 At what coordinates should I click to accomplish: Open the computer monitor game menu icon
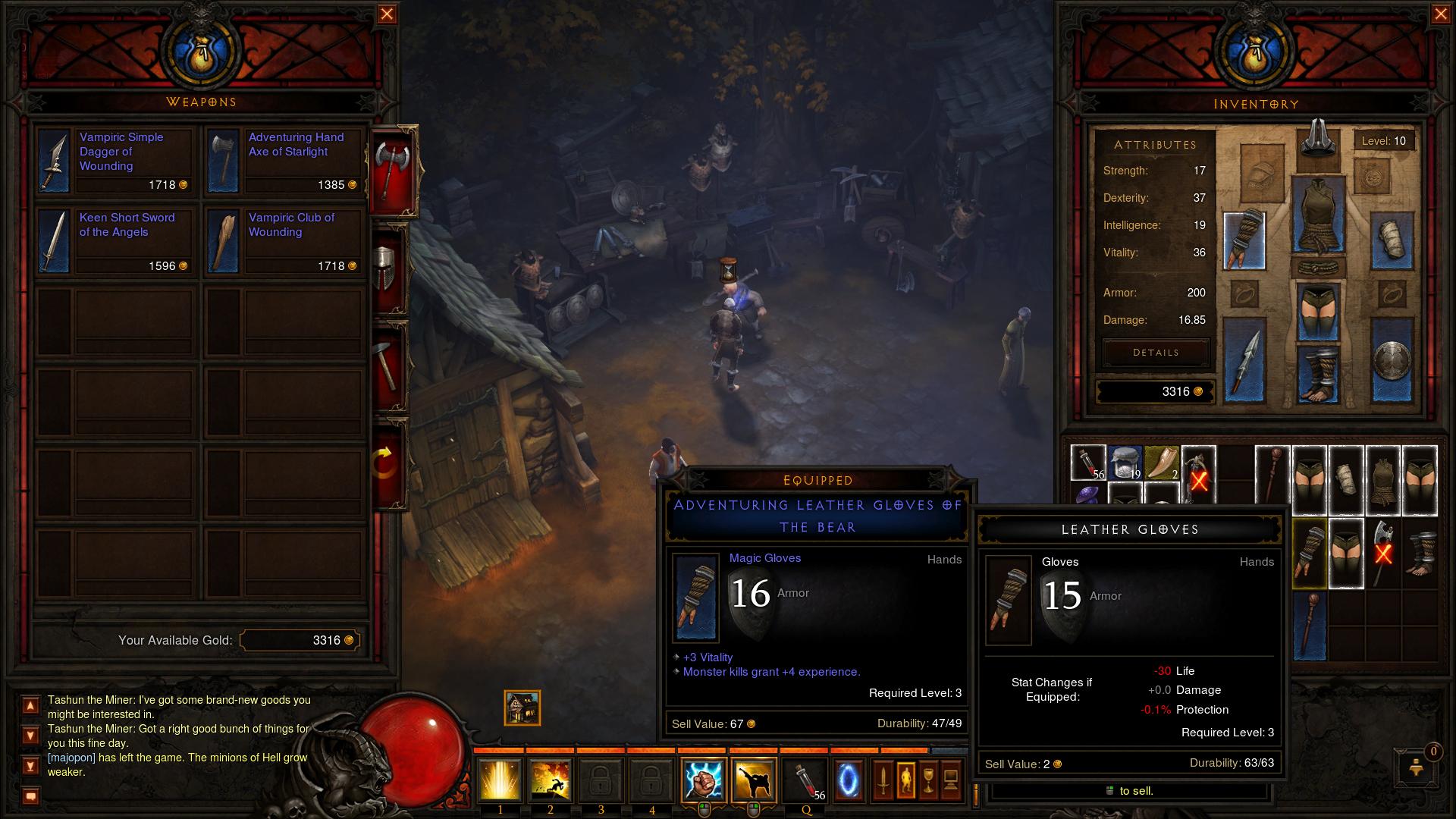951,780
